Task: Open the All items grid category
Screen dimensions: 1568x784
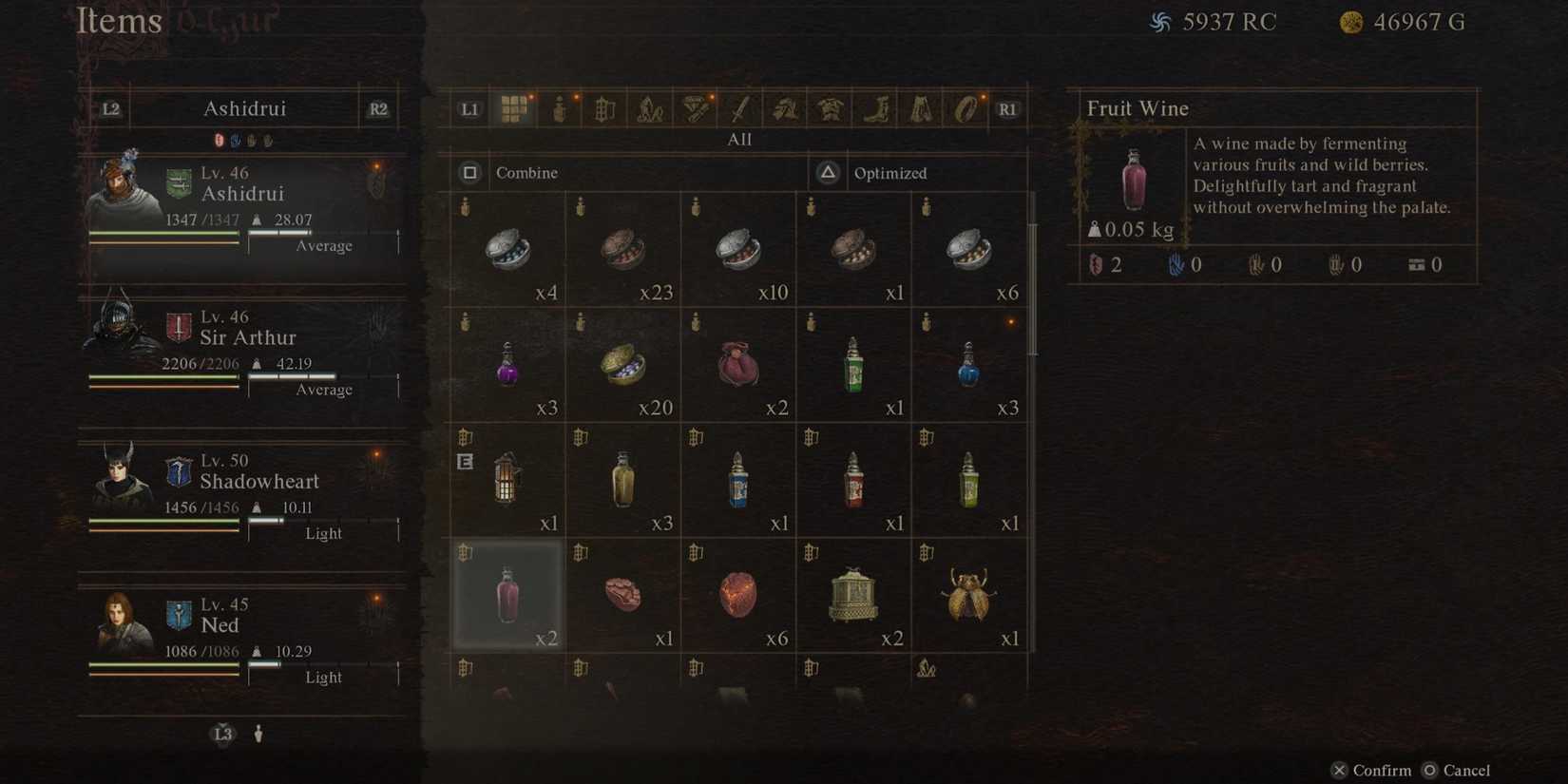Action: 514,108
